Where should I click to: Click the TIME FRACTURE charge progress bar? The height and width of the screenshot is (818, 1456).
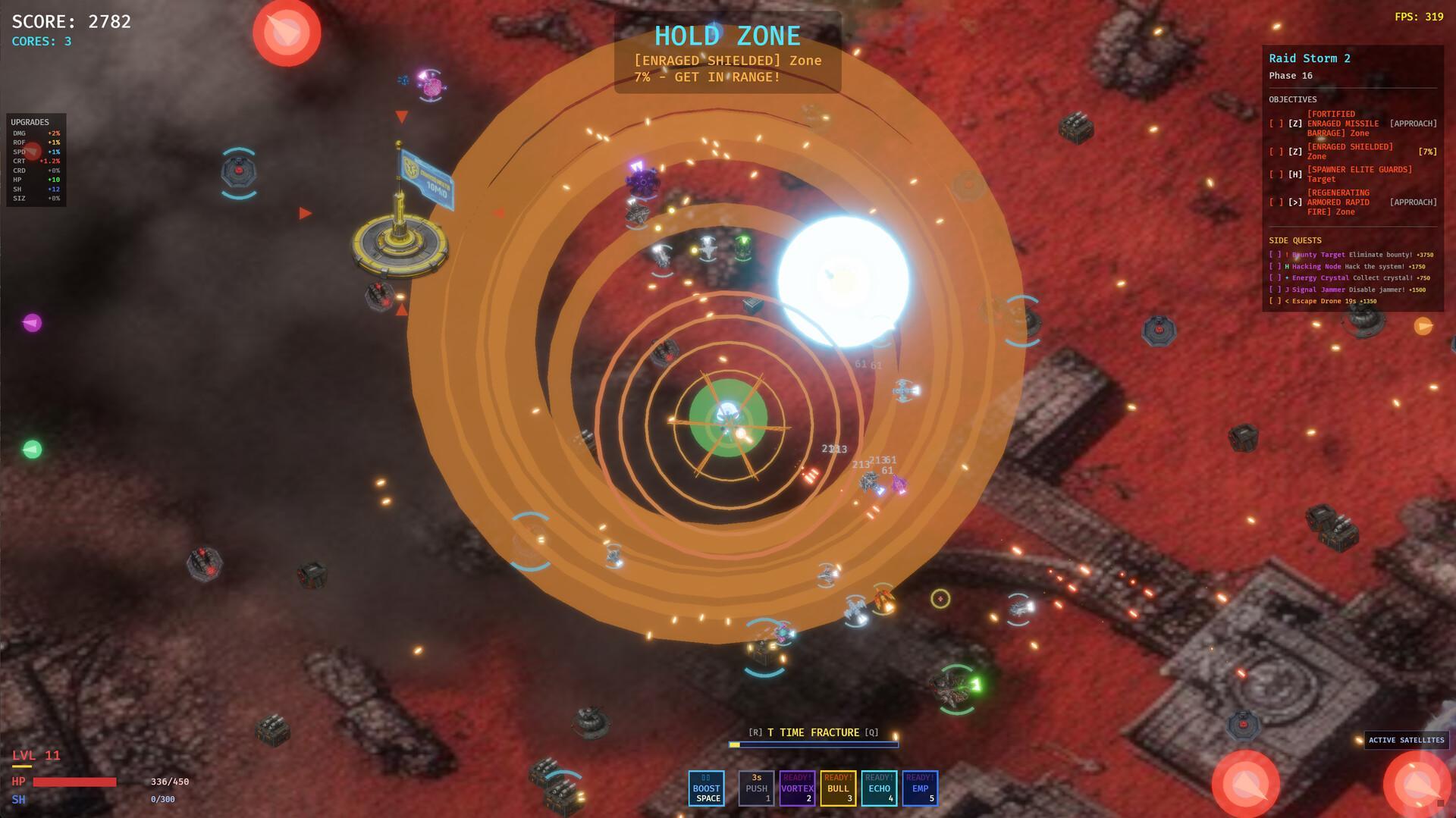tap(814, 744)
